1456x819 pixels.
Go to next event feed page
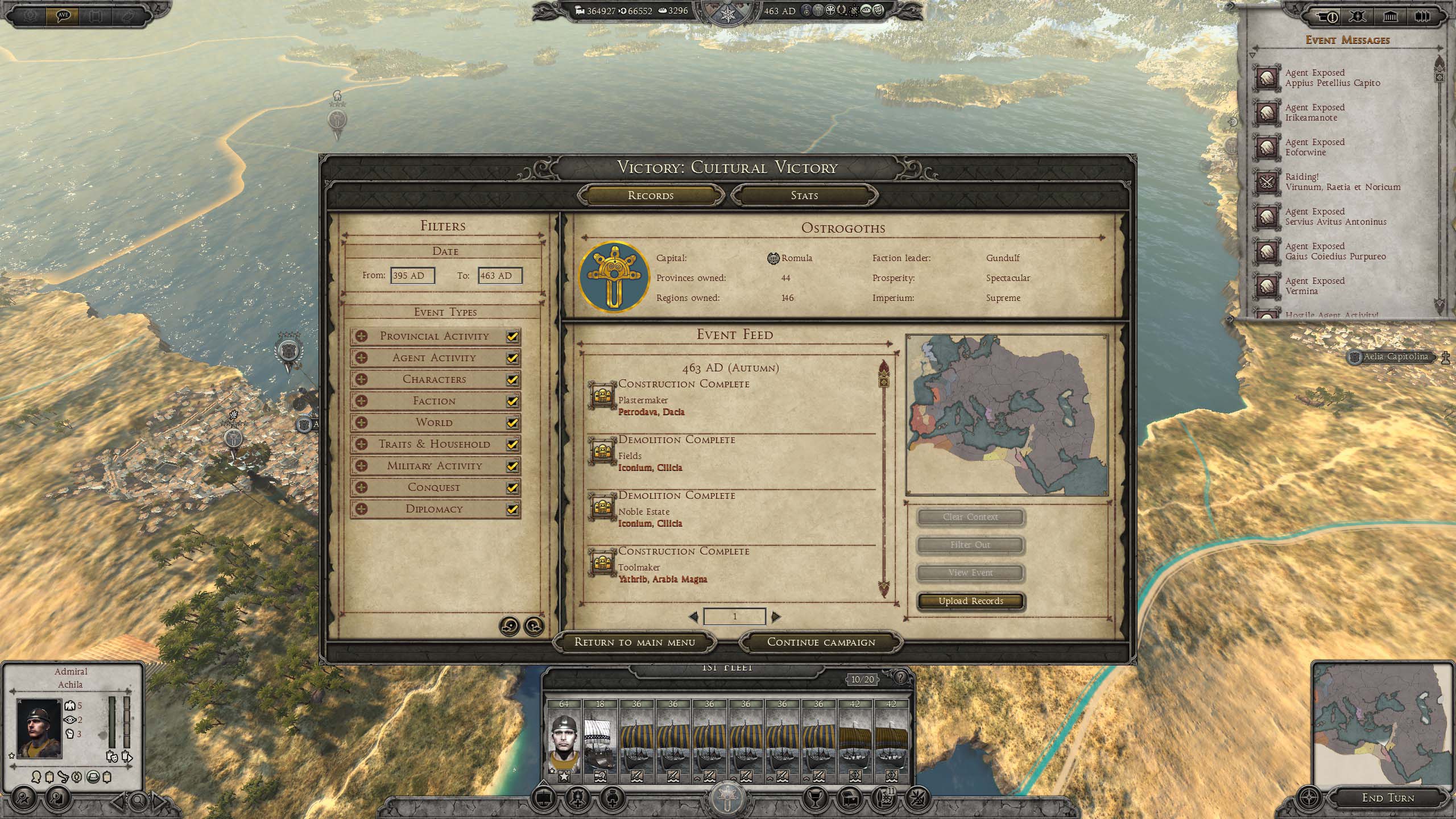tap(776, 617)
